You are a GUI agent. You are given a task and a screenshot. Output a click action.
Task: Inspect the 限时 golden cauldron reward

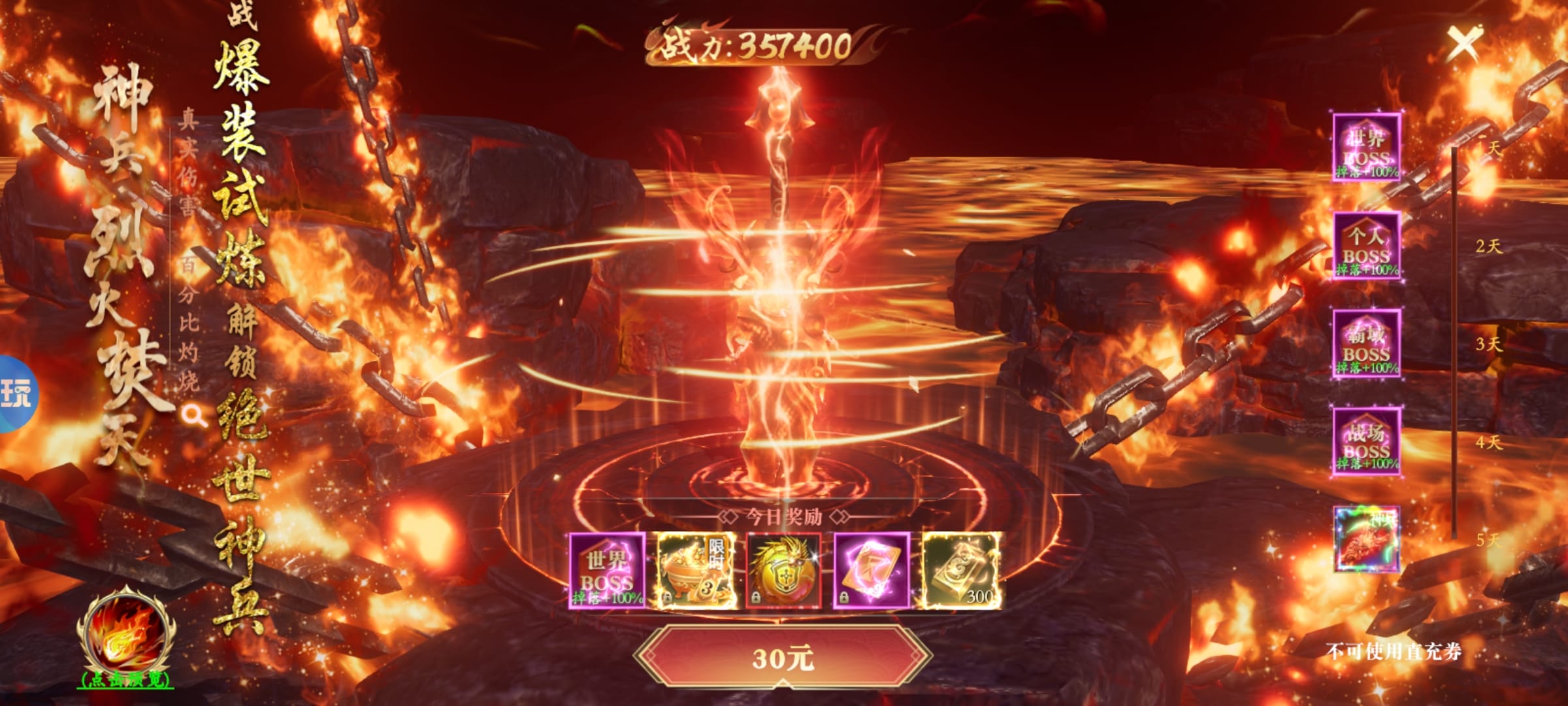696,571
